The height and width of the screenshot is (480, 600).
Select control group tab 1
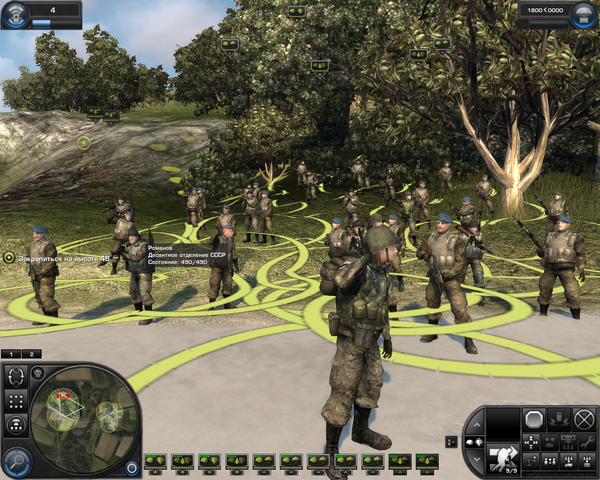tap(11, 354)
